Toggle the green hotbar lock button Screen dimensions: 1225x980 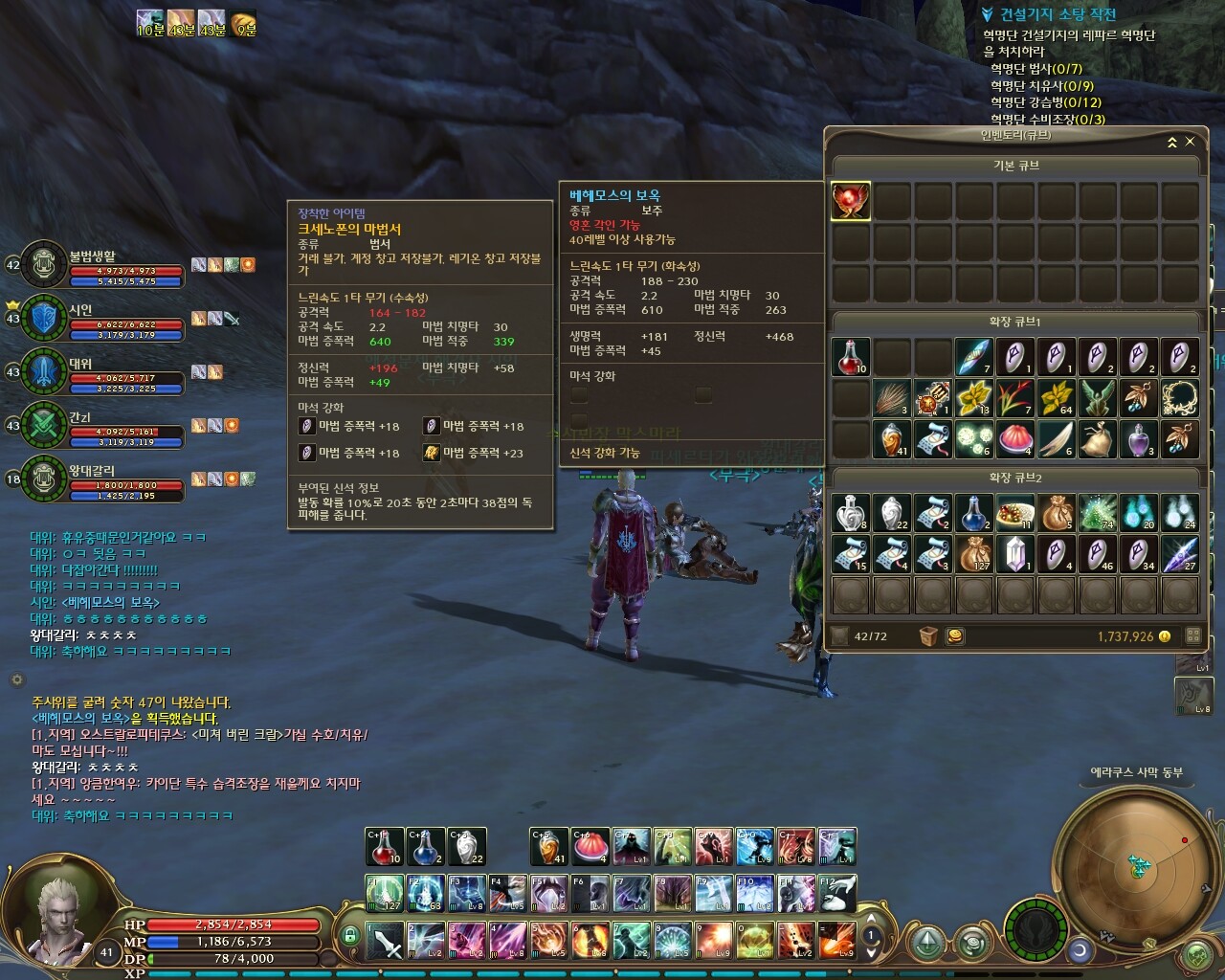tap(350, 935)
